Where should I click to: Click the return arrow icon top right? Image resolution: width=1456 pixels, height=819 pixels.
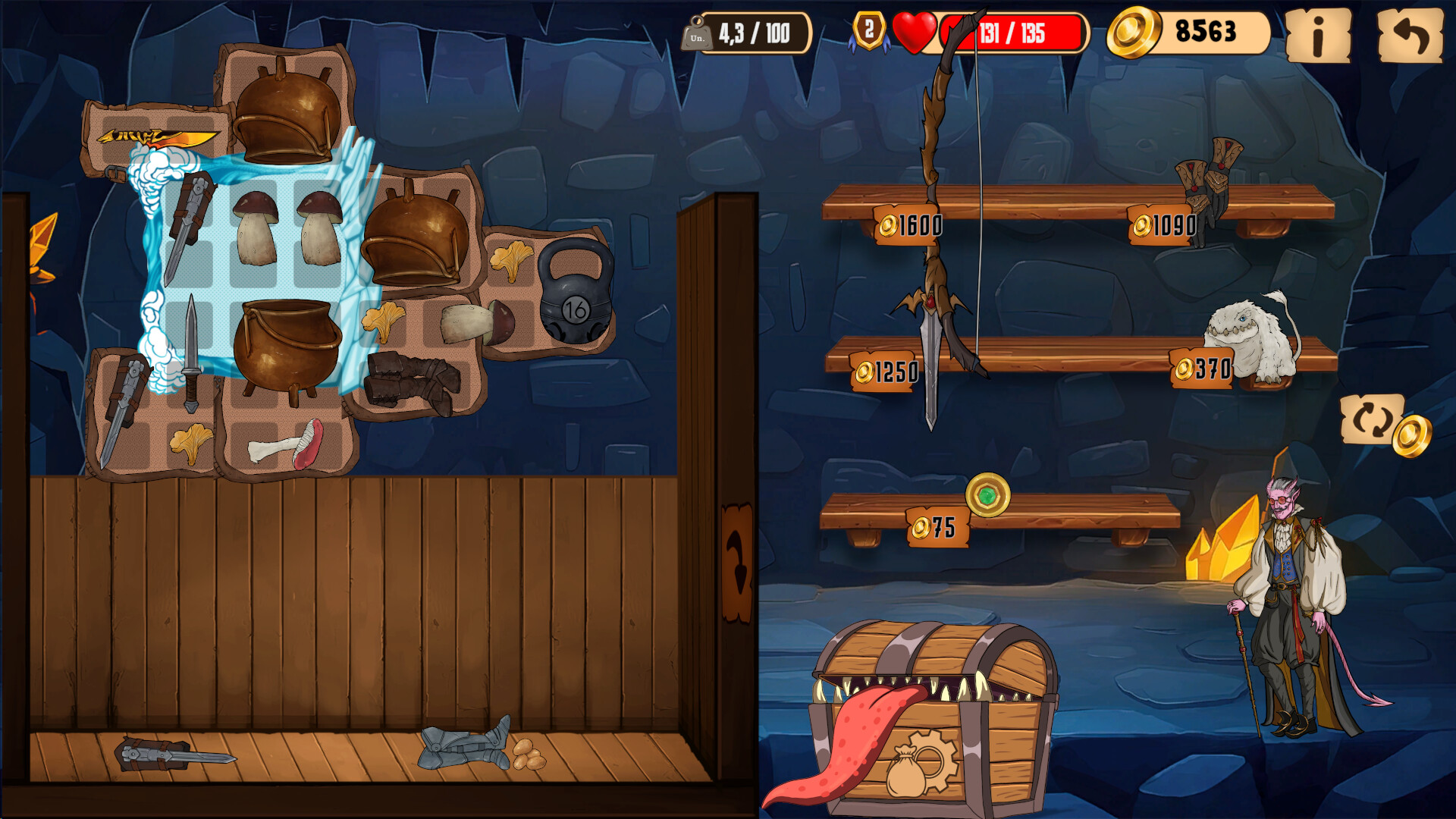coord(1411,34)
